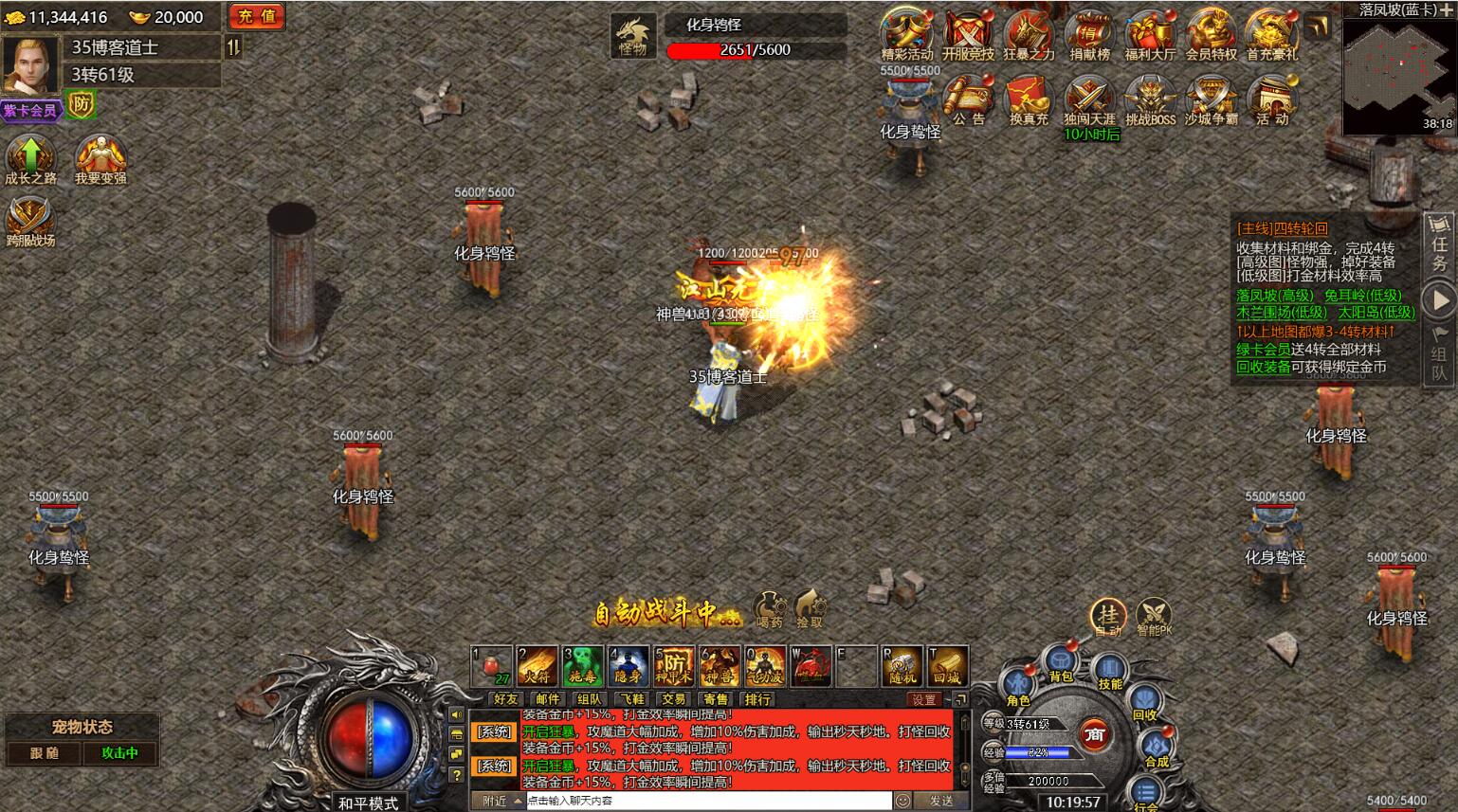Select the 公告 announcement scroll icon

(969, 99)
